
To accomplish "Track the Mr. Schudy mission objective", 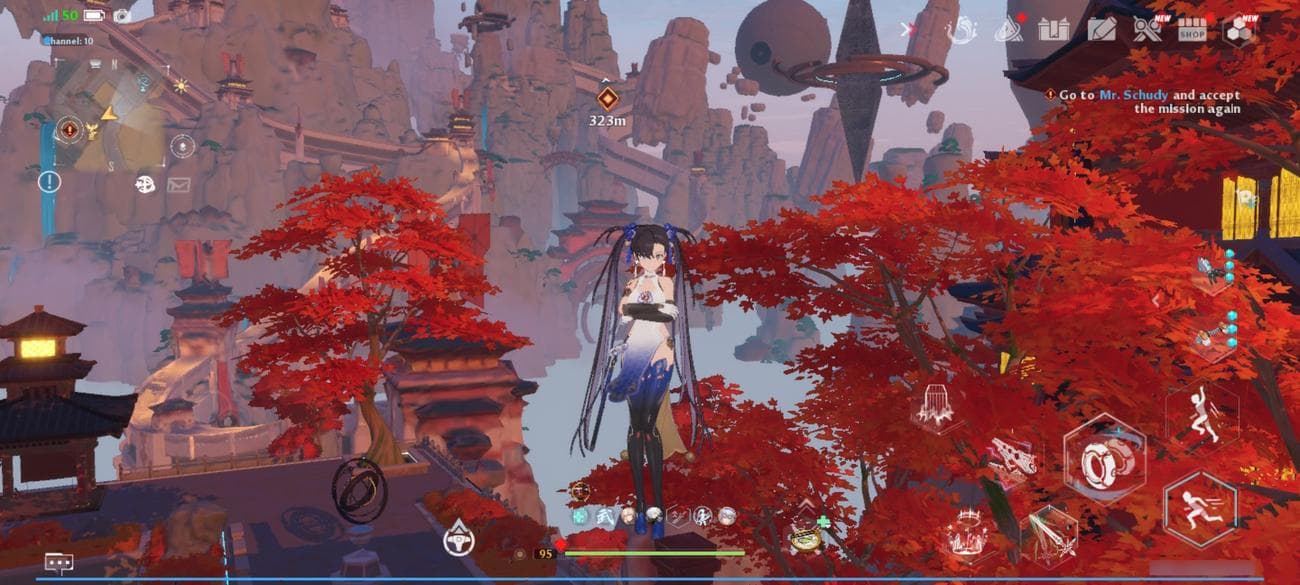I will point(1147,101).
